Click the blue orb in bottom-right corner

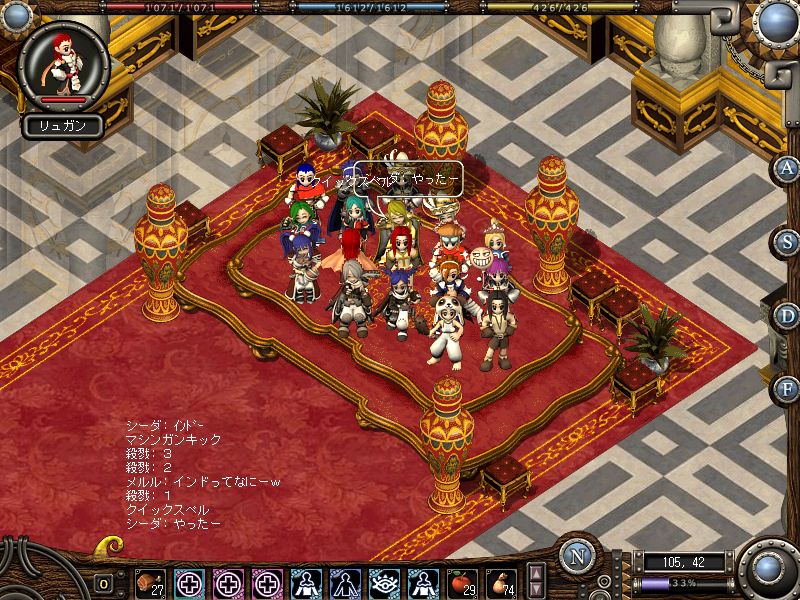769,569
